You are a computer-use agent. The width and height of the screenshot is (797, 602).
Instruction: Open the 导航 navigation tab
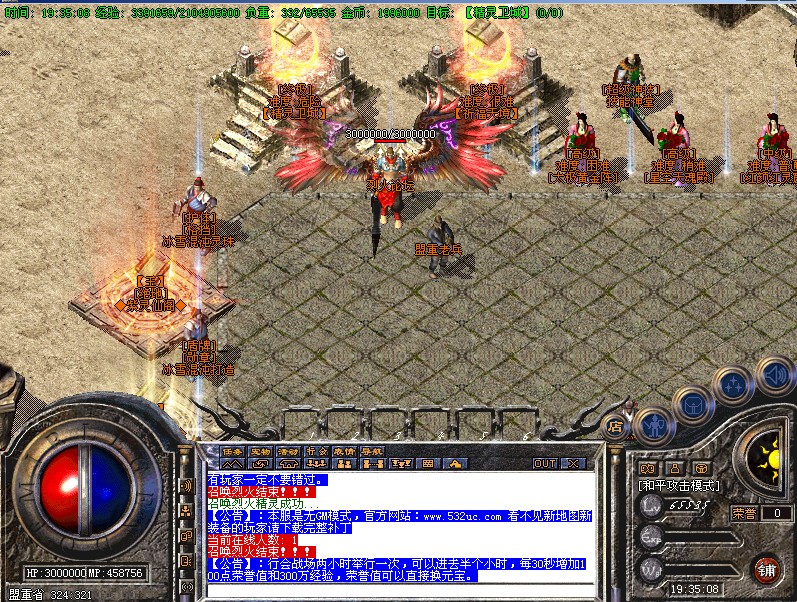[x=372, y=450]
